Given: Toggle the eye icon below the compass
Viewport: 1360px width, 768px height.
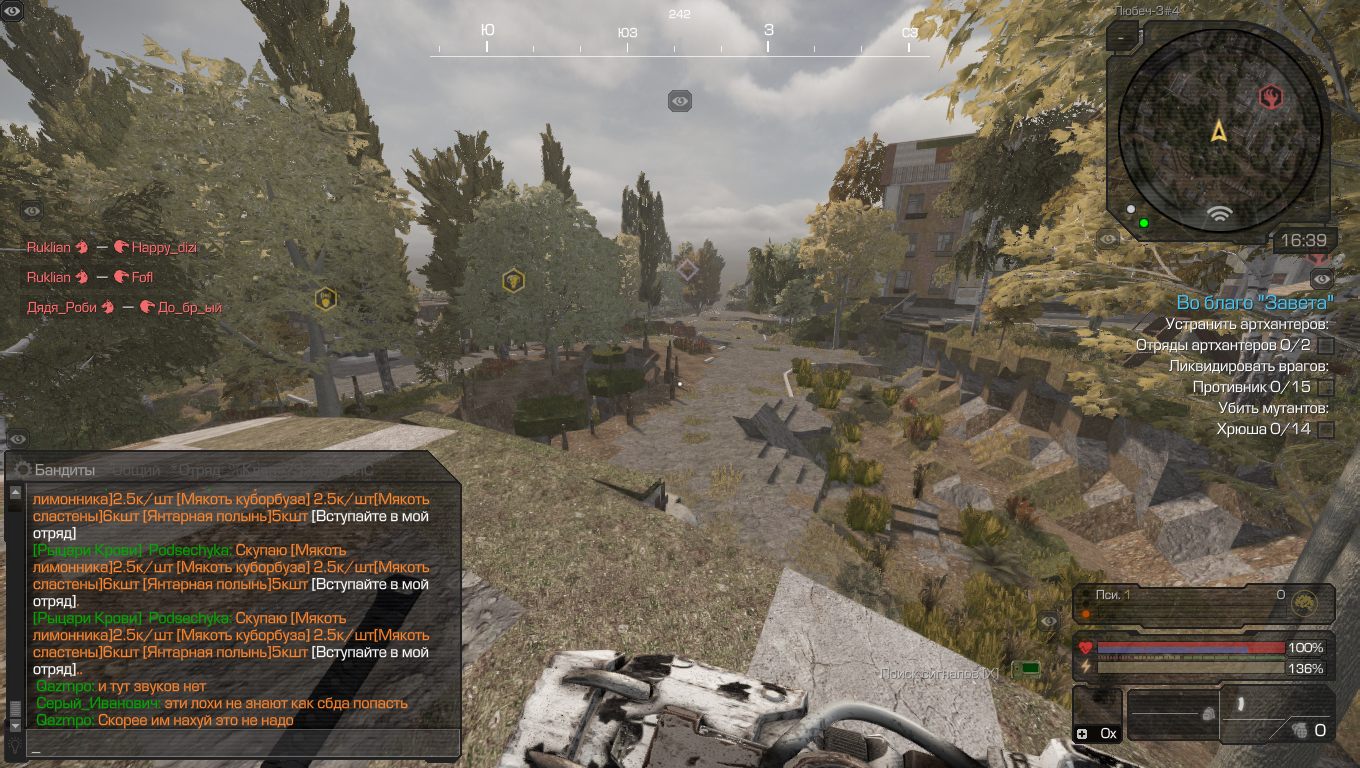Looking at the screenshot, I should point(680,101).
